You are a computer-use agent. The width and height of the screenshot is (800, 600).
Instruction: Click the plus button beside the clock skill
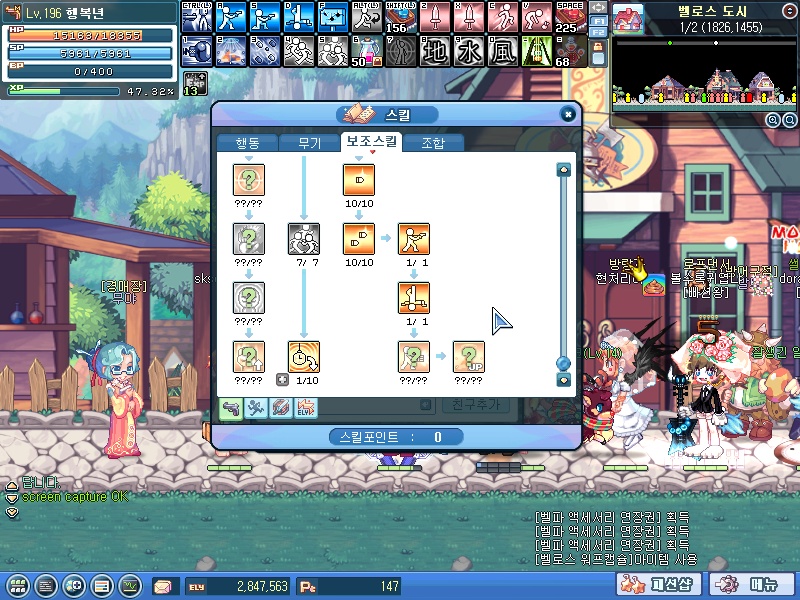(x=282, y=380)
